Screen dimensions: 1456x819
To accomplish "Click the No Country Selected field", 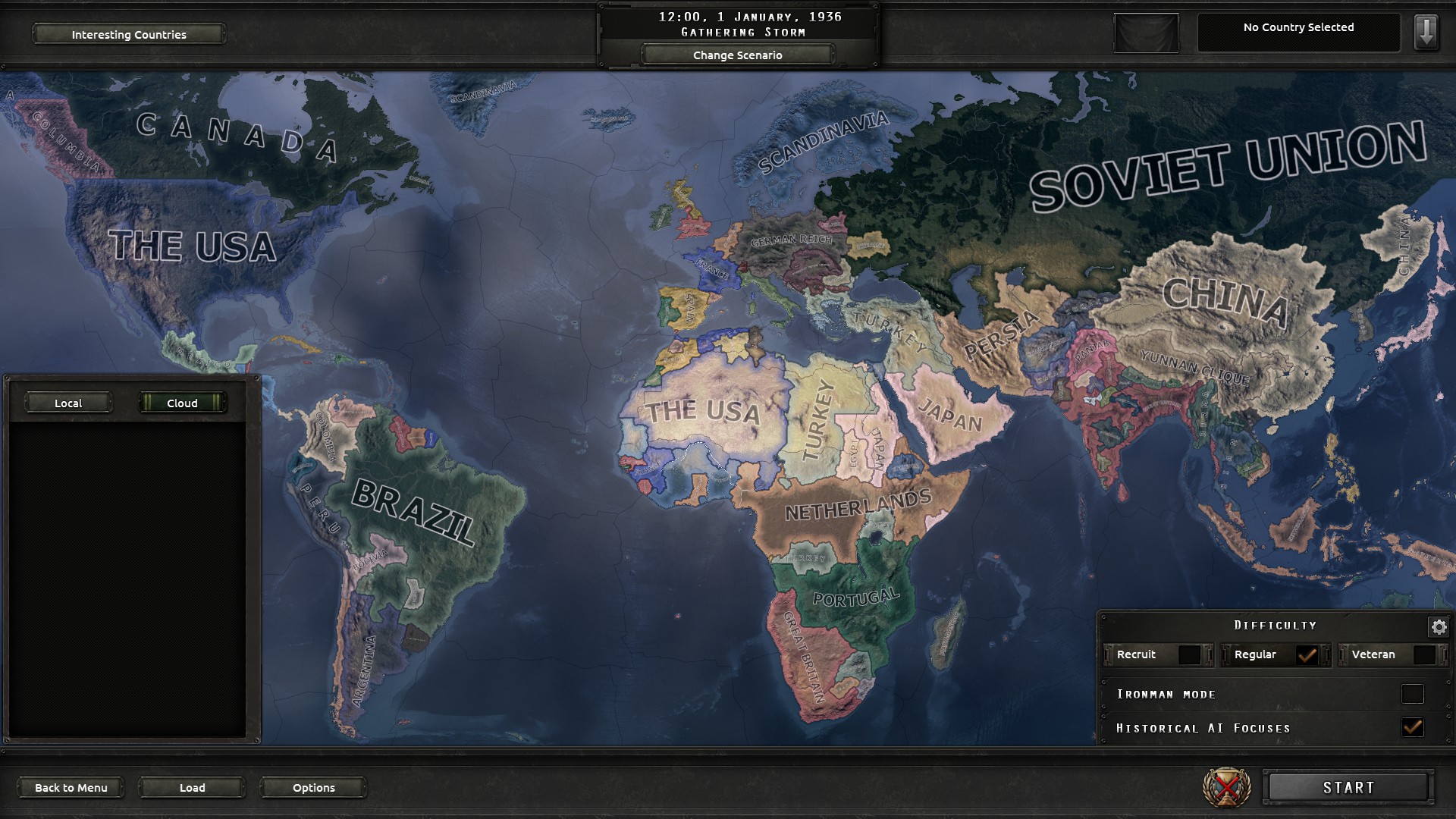I will [1298, 28].
